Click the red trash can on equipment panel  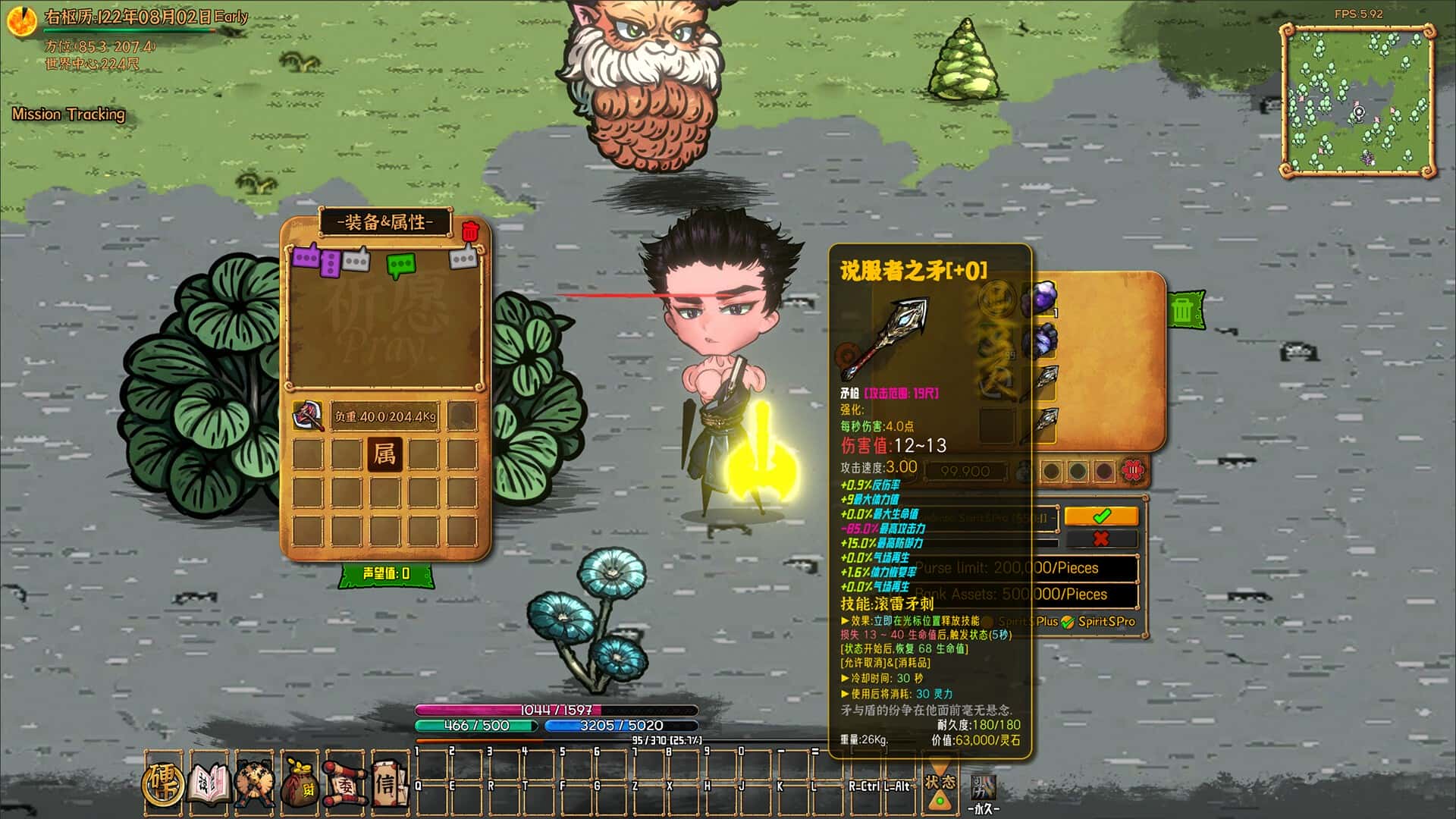pos(470,231)
